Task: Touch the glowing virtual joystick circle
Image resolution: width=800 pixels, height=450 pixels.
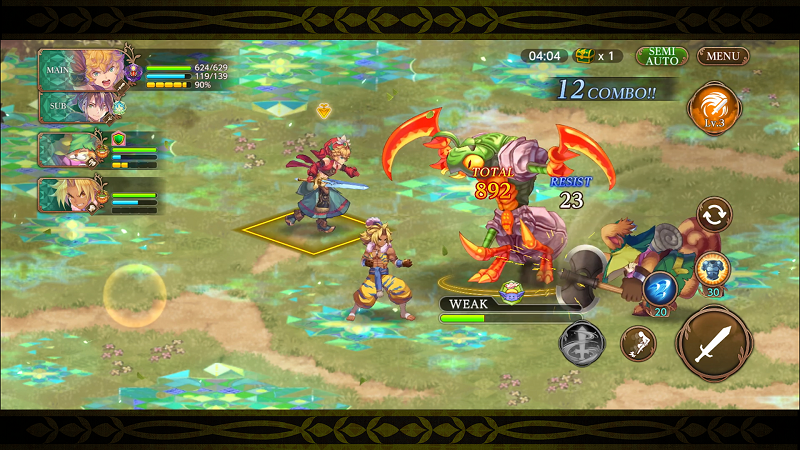Action: [135, 295]
